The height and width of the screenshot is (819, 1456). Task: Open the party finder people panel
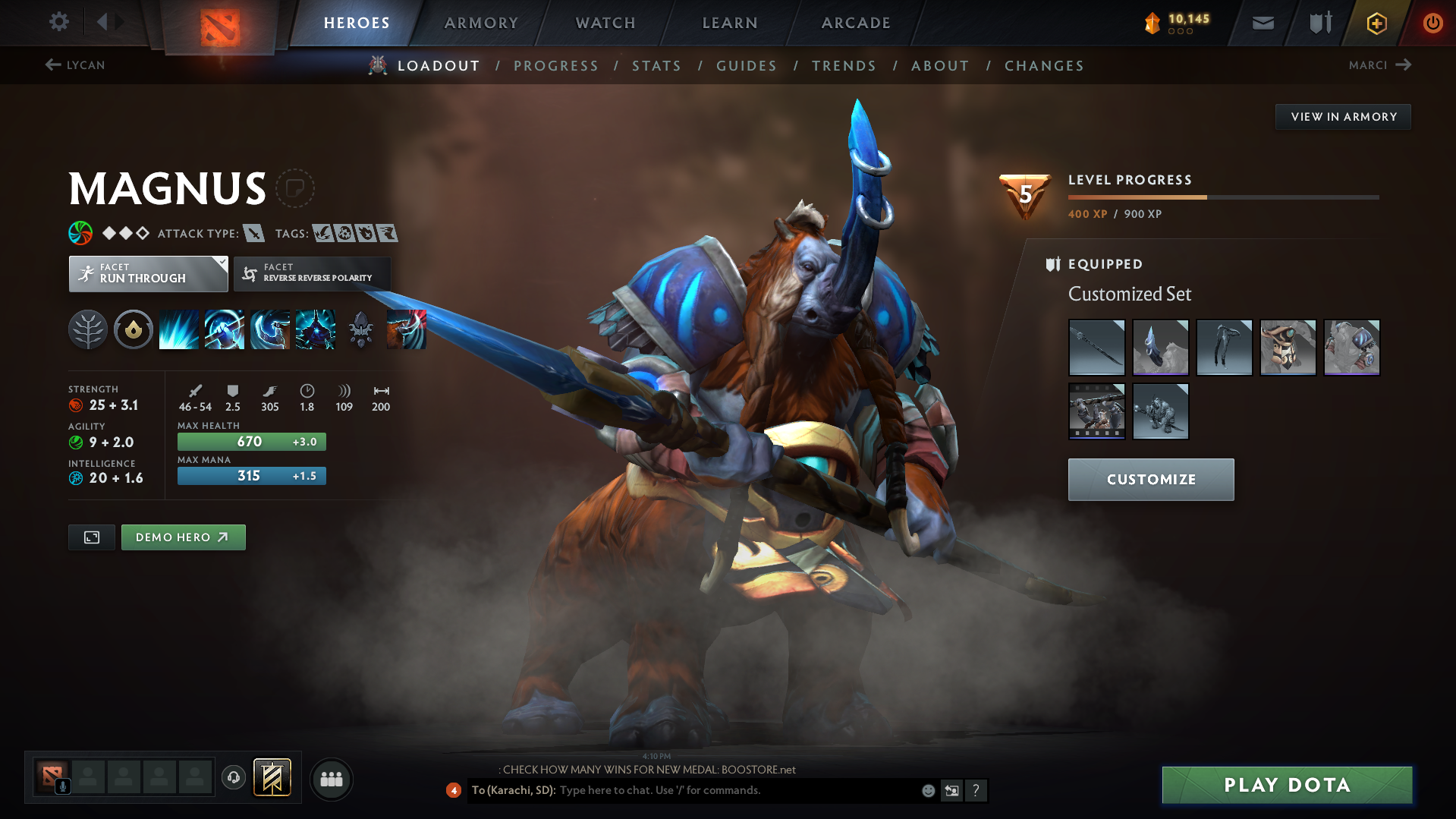(x=331, y=779)
